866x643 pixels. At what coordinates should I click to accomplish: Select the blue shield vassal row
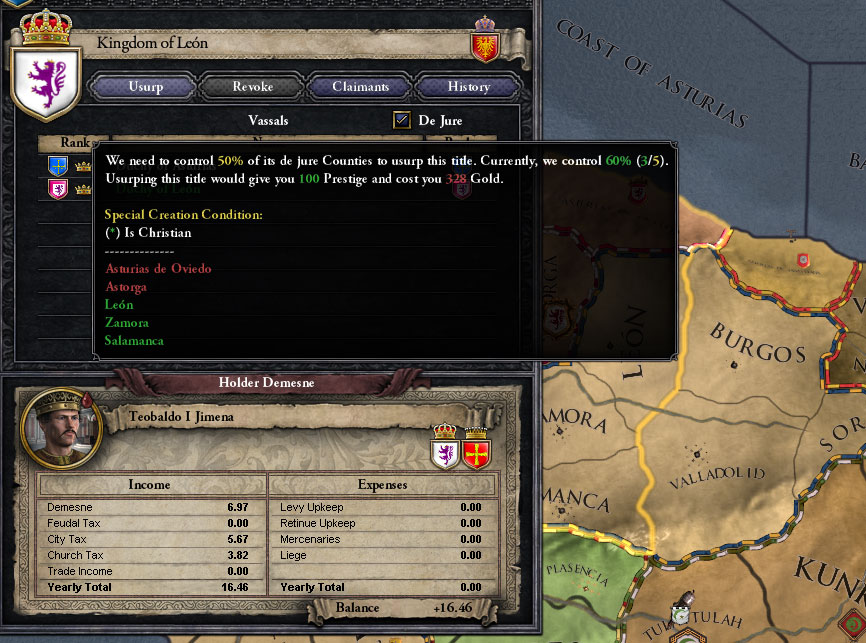pos(58,166)
